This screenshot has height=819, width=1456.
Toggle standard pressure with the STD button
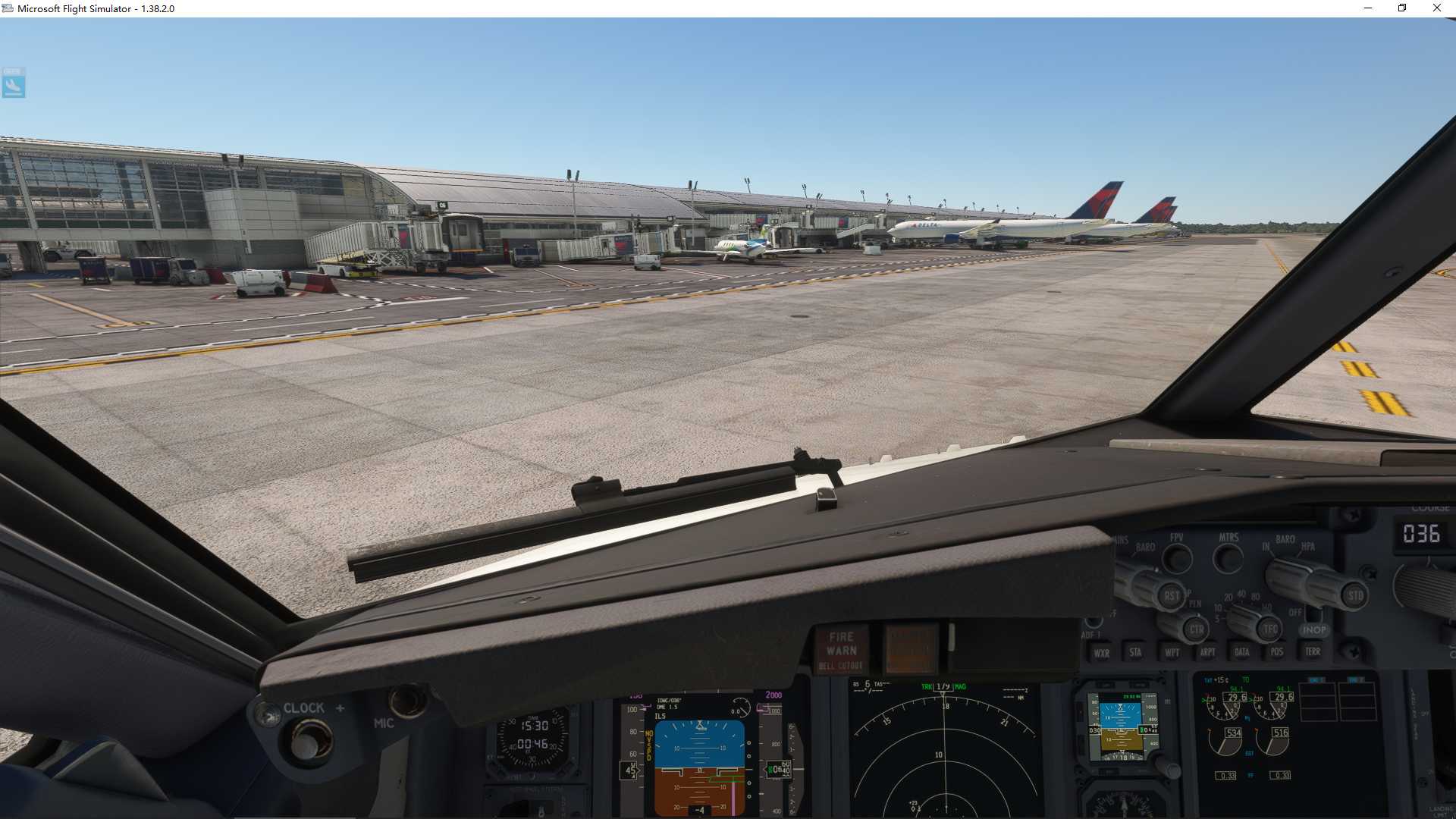coord(1355,597)
